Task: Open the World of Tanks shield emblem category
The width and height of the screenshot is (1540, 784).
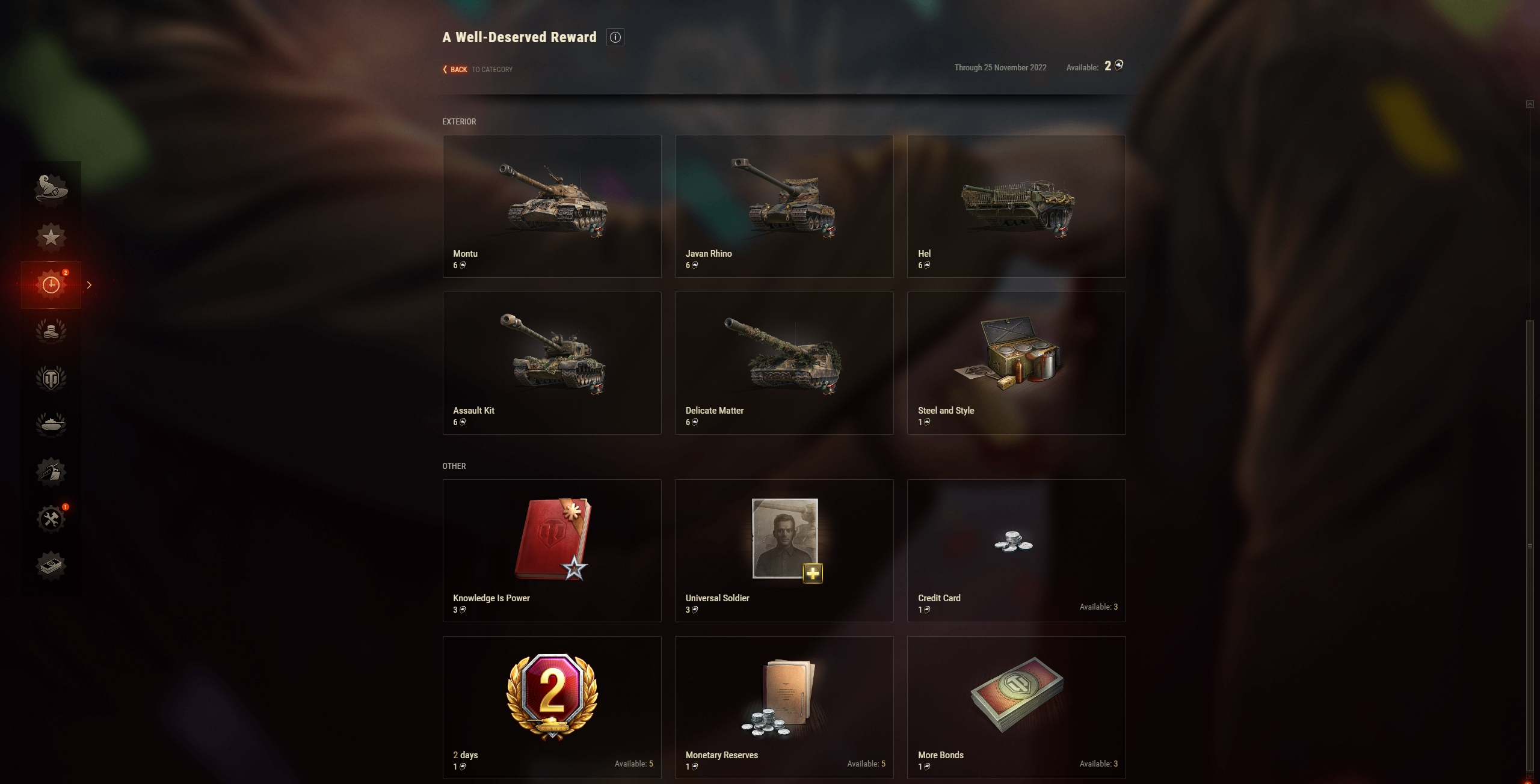Action: tap(51, 378)
